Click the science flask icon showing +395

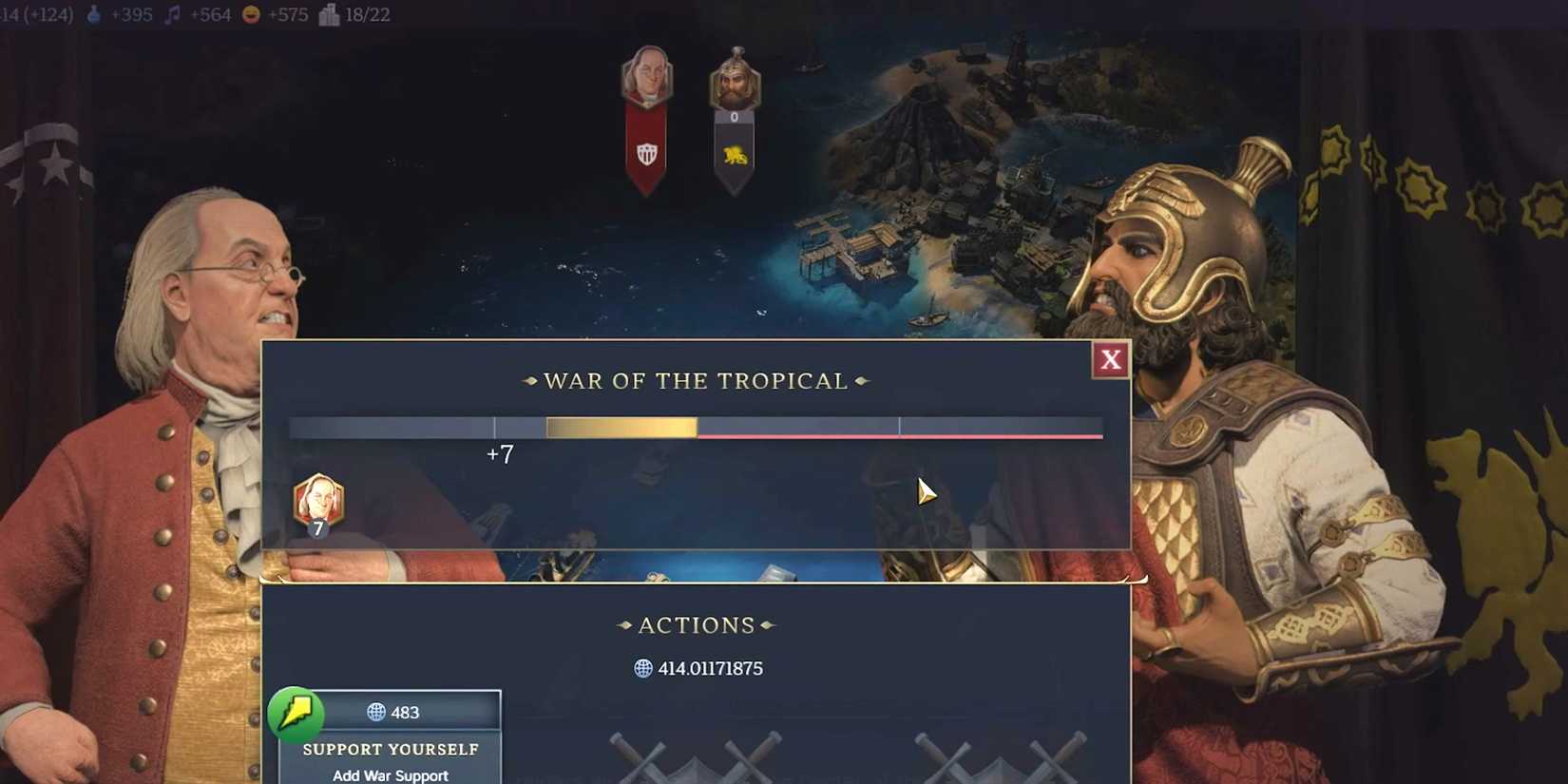[x=92, y=14]
